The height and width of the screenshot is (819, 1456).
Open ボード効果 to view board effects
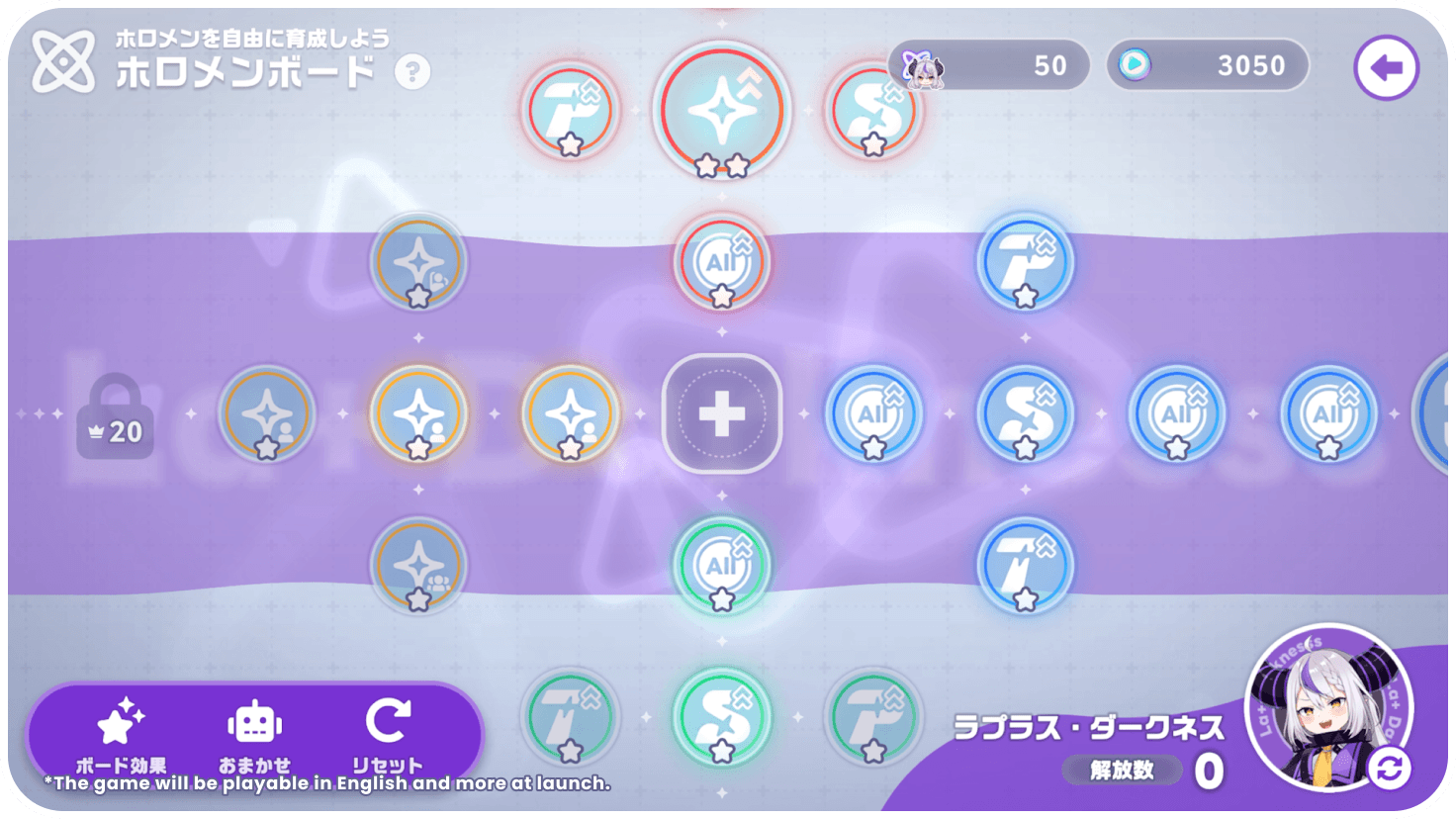(x=119, y=732)
